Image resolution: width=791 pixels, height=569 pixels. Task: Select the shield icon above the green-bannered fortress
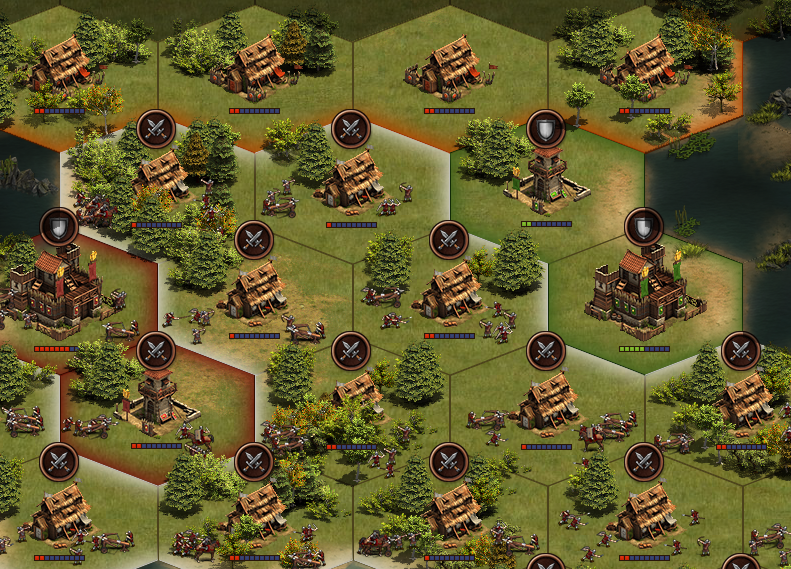click(x=643, y=226)
